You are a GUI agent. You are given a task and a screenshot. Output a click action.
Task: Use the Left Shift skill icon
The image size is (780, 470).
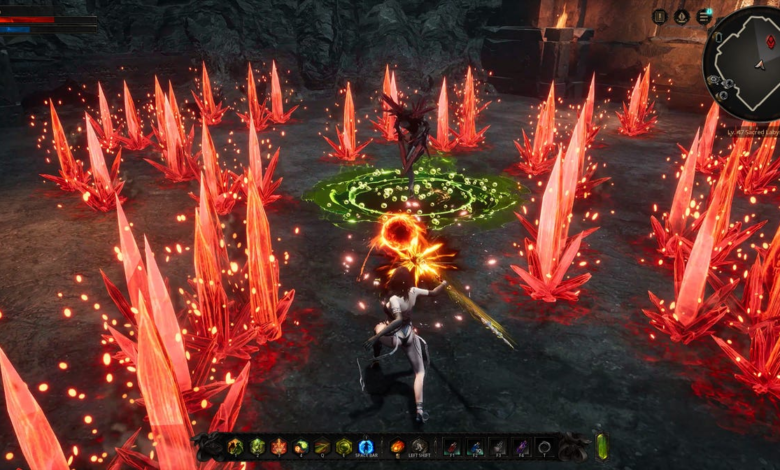tap(420, 447)
